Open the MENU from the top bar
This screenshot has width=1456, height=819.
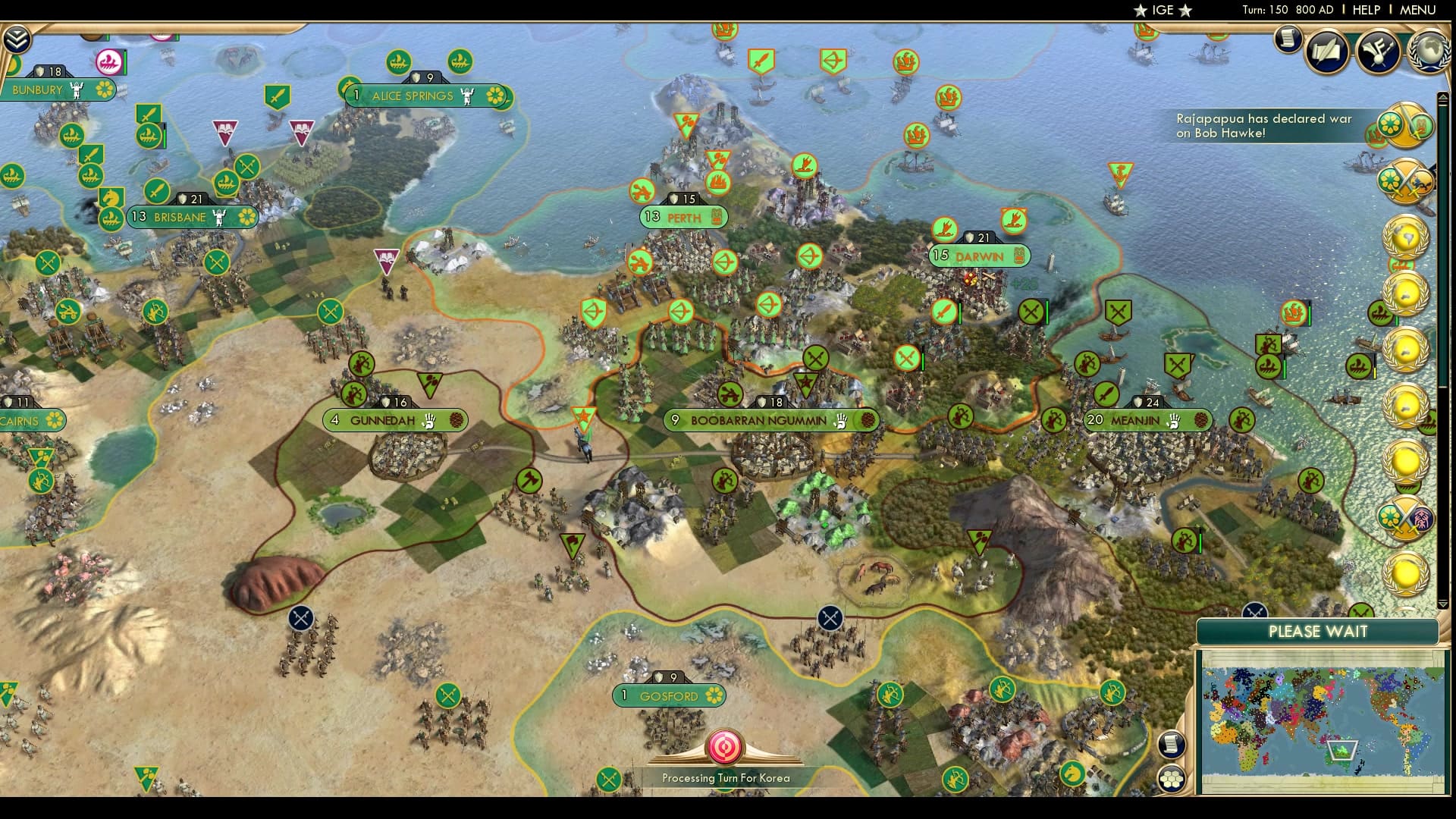[1417, 10]
